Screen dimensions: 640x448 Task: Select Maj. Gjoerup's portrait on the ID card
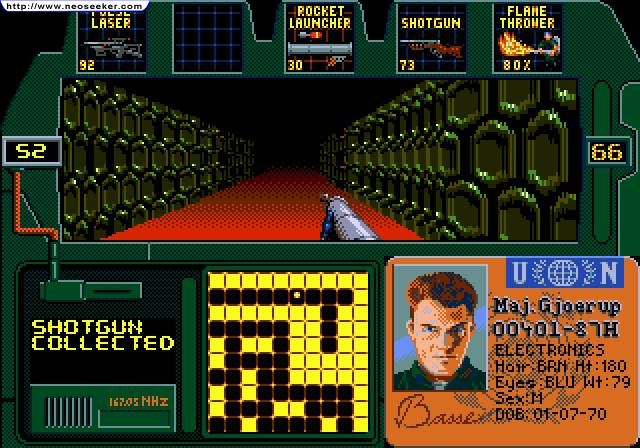click(437, 328)
